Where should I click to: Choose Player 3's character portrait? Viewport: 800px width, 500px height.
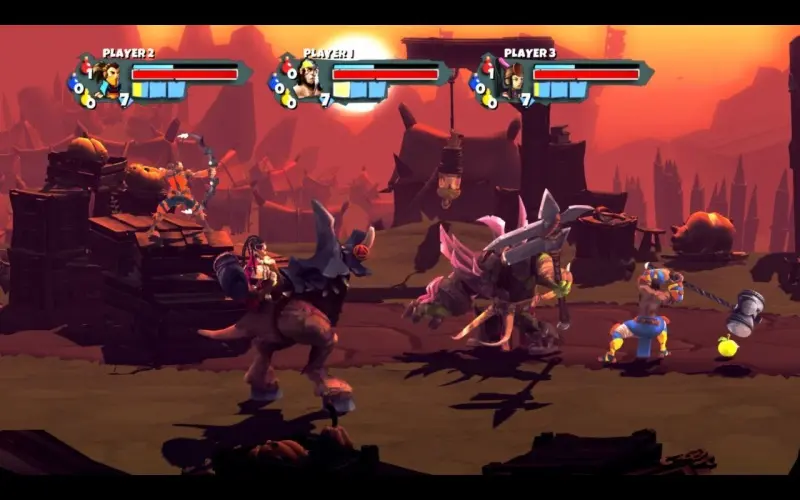tap(509, 79)
